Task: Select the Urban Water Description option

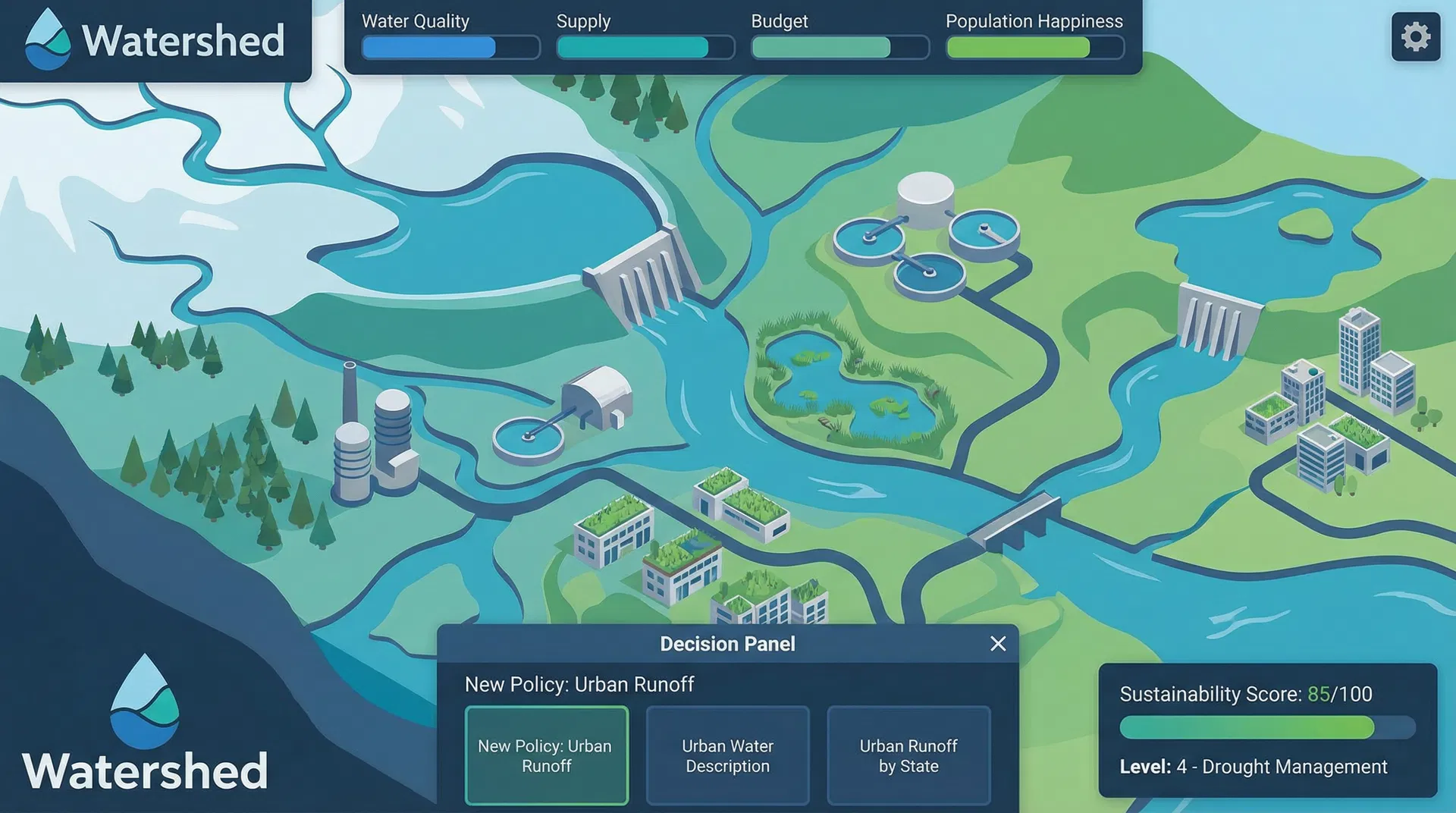Action: coord(727,755)
